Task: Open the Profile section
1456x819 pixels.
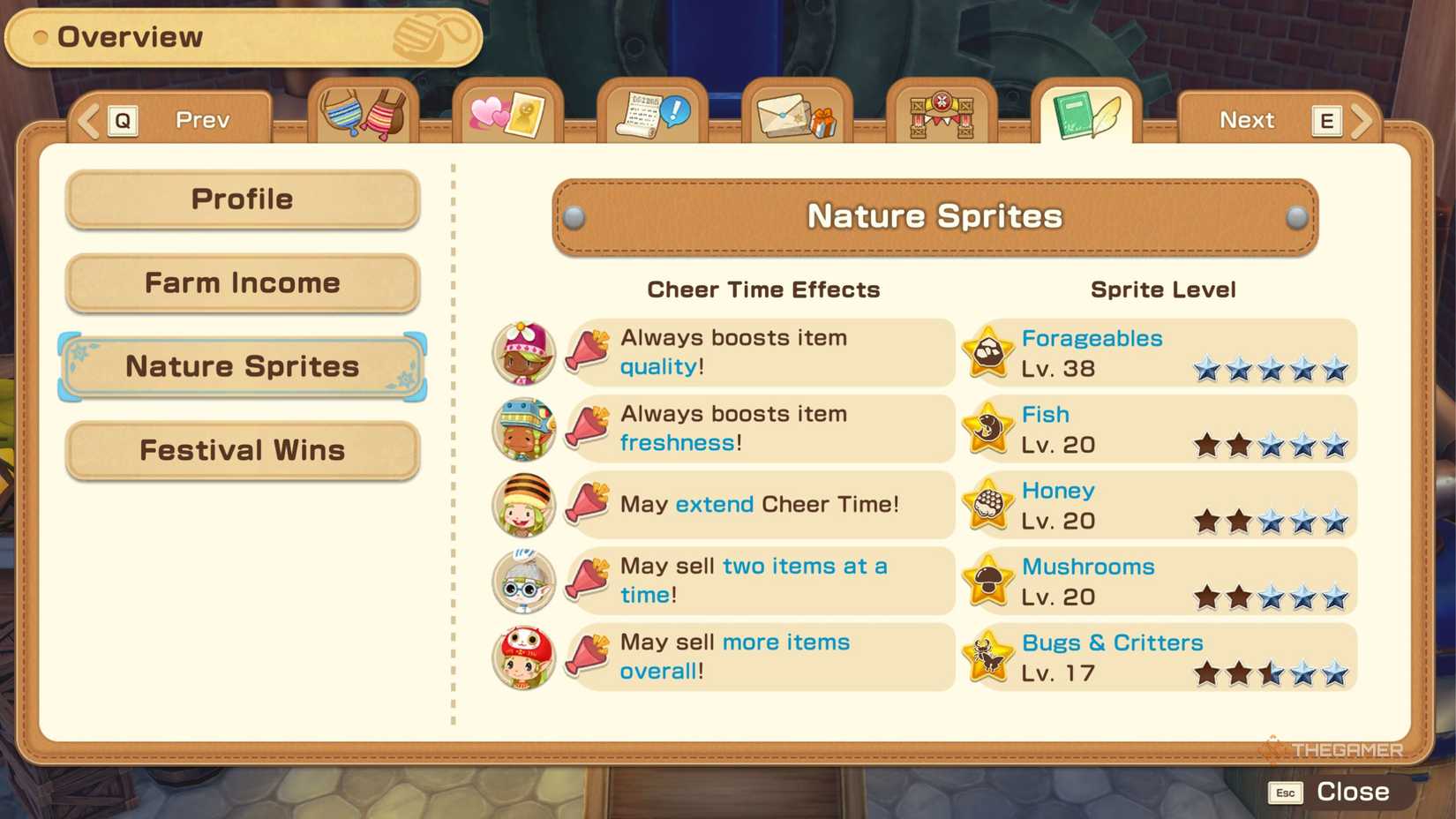Action: 241,199
